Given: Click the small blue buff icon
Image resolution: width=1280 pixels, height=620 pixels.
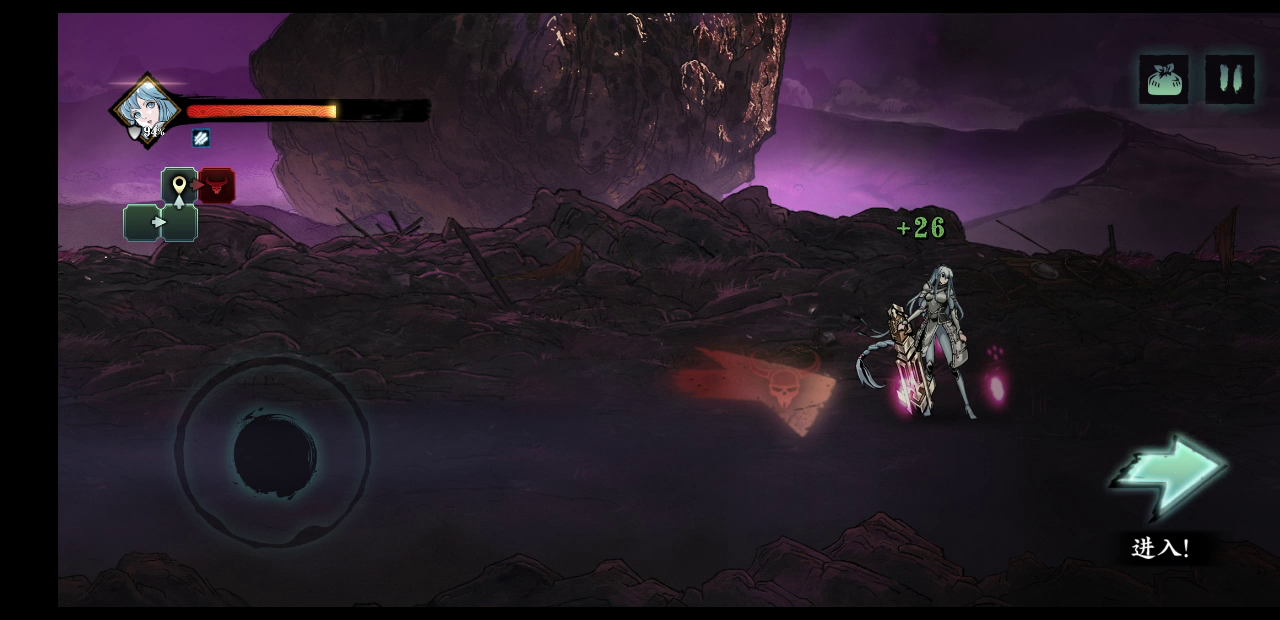Looking at the screenshot, I should pos(201,138).
